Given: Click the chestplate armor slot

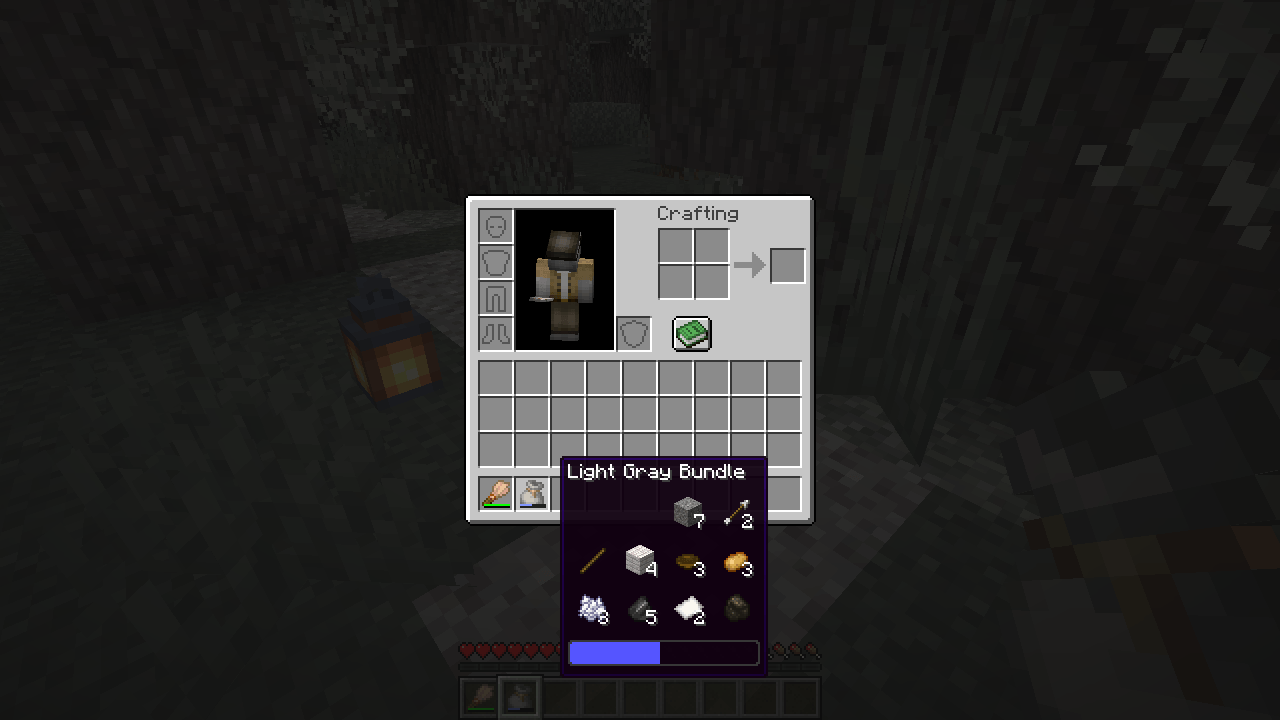Looking at the screenshot, I should coord(496,261).
